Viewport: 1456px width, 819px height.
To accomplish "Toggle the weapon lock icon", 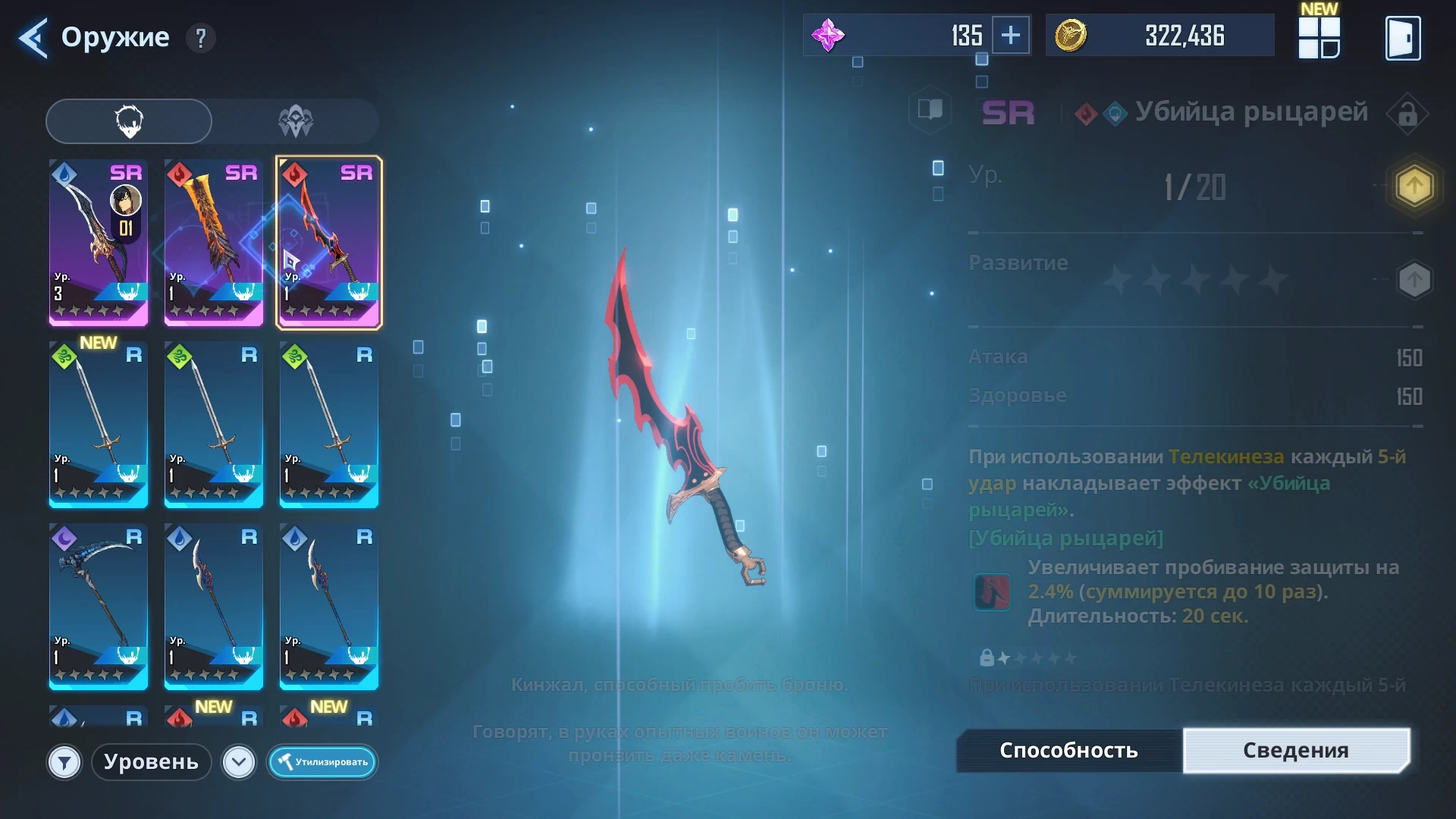I will pos(1407,115).
